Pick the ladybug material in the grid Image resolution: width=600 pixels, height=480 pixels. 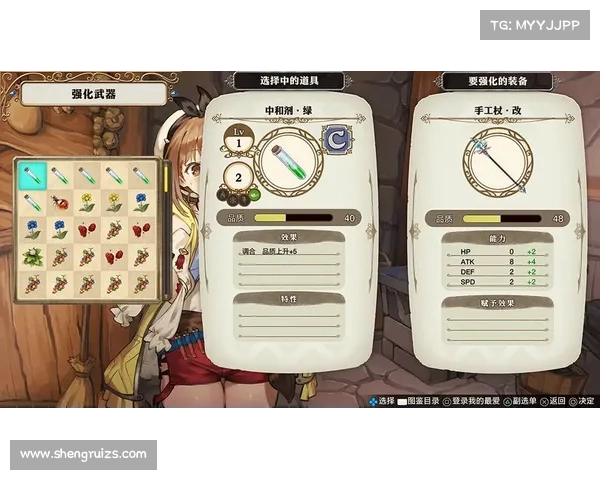[60, 203]
